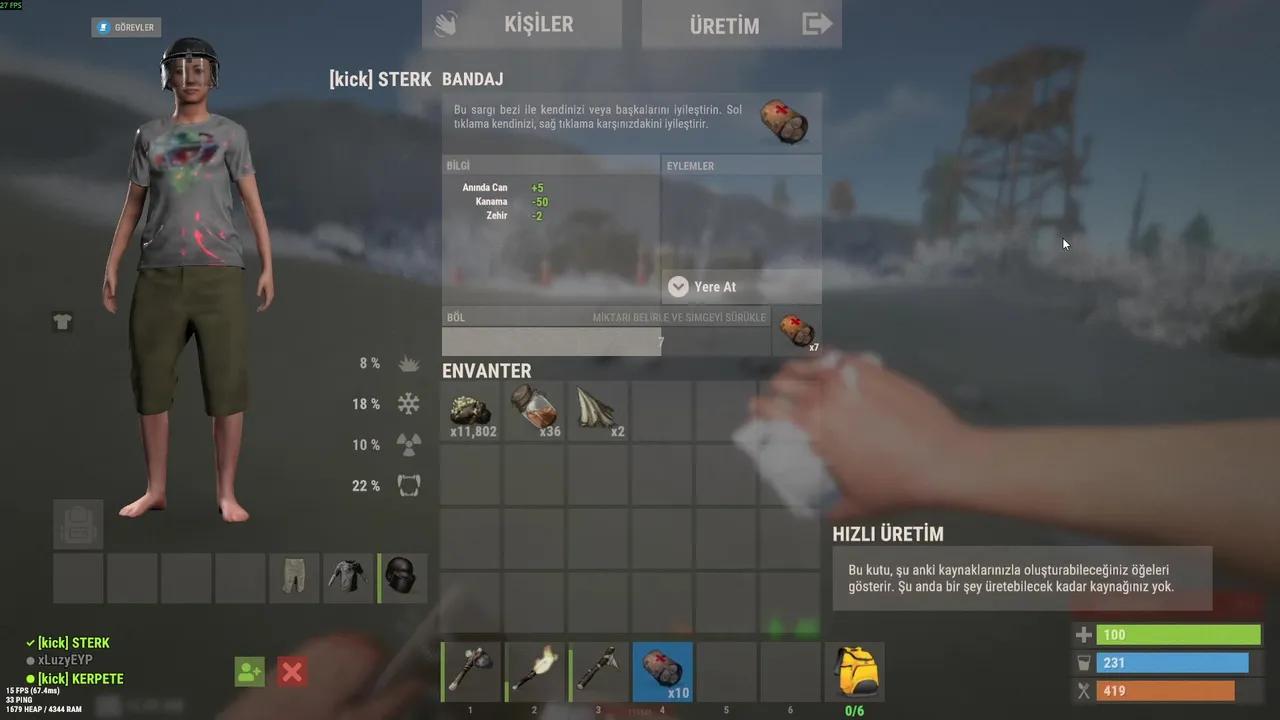The height and width of the screenshot is (720, 1280).
Task: Click the radiation status icon
Action: [408, 445]
